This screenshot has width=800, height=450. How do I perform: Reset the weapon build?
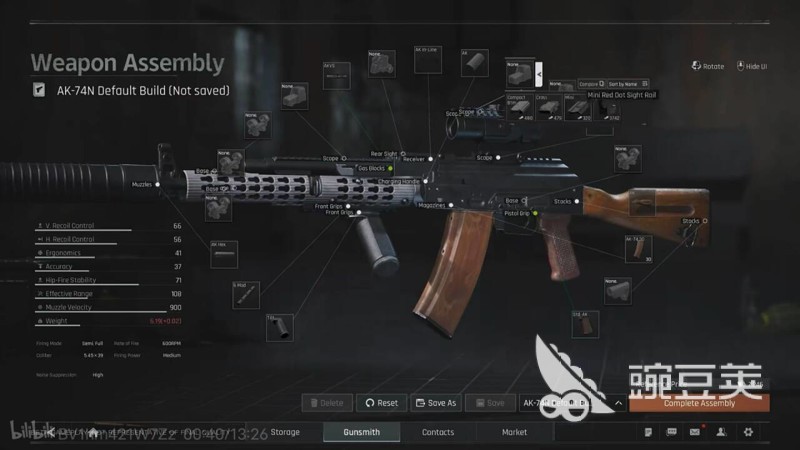pyautogui.click(x=381, y=403)
